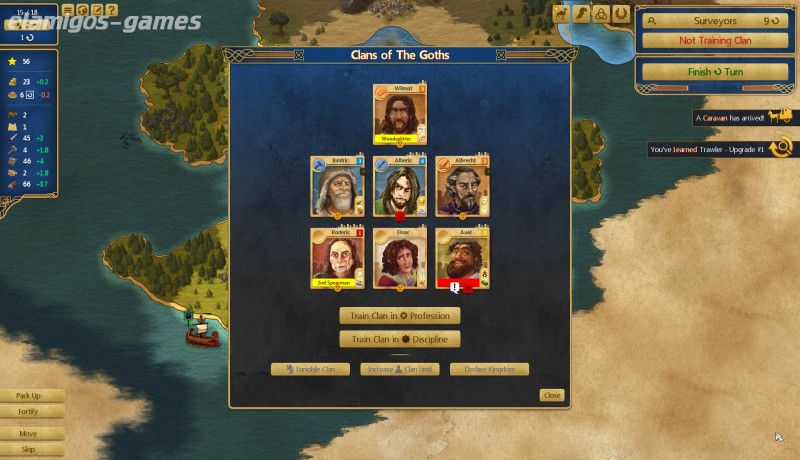Close the Clans of The Goths window
The width and height of the screenshot is (800, 460).
pos(552,396)
